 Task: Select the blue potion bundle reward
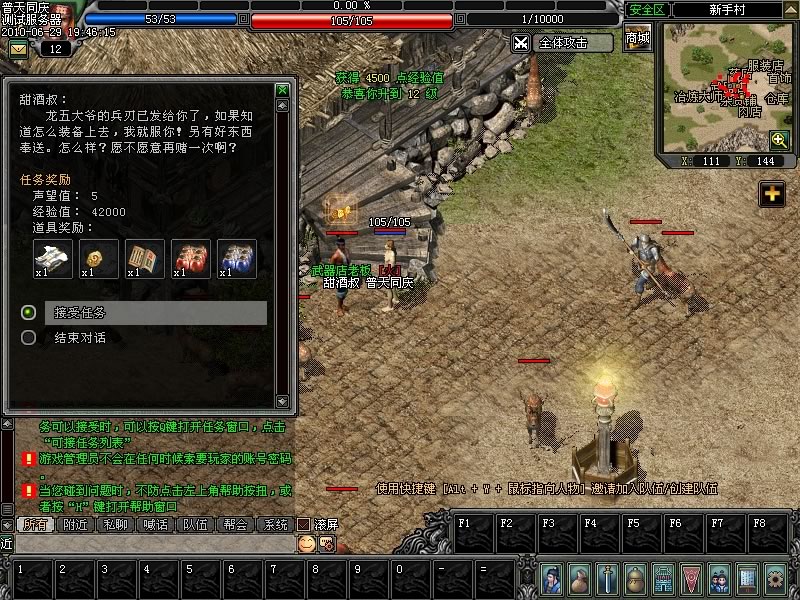pyautogui.click(x=237, y=258)
